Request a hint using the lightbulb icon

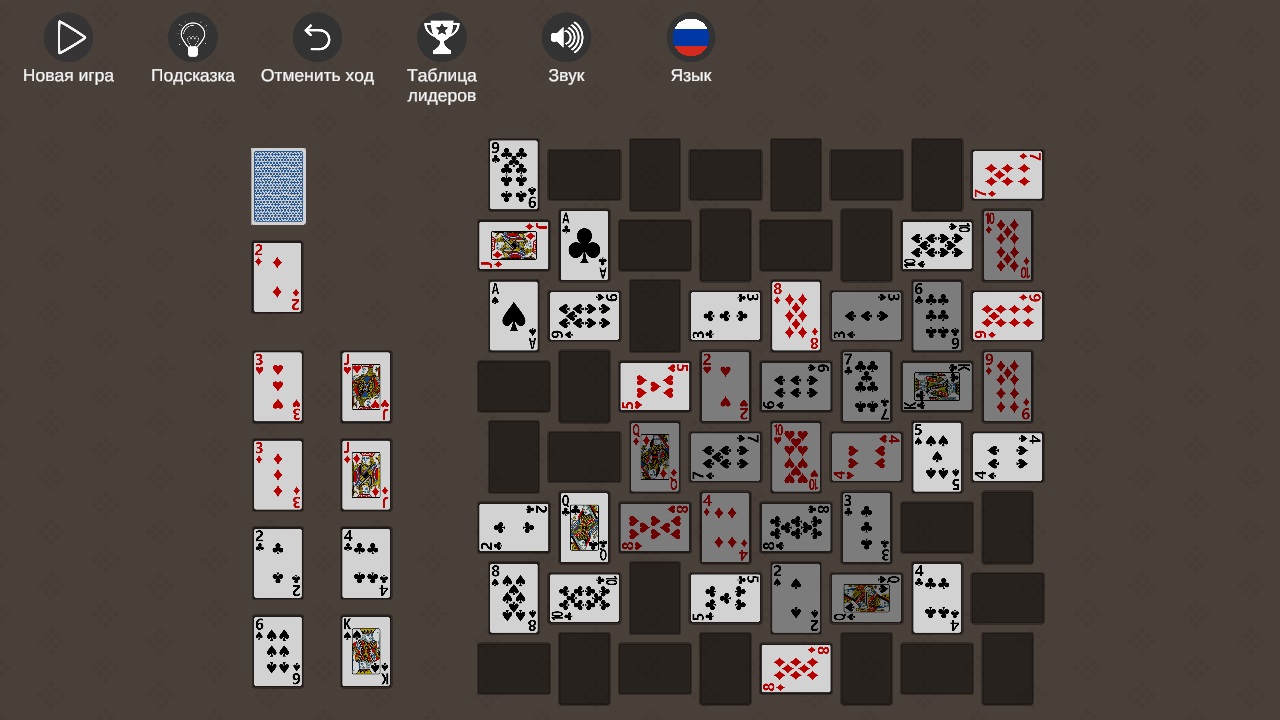click(x=192, y=38)
